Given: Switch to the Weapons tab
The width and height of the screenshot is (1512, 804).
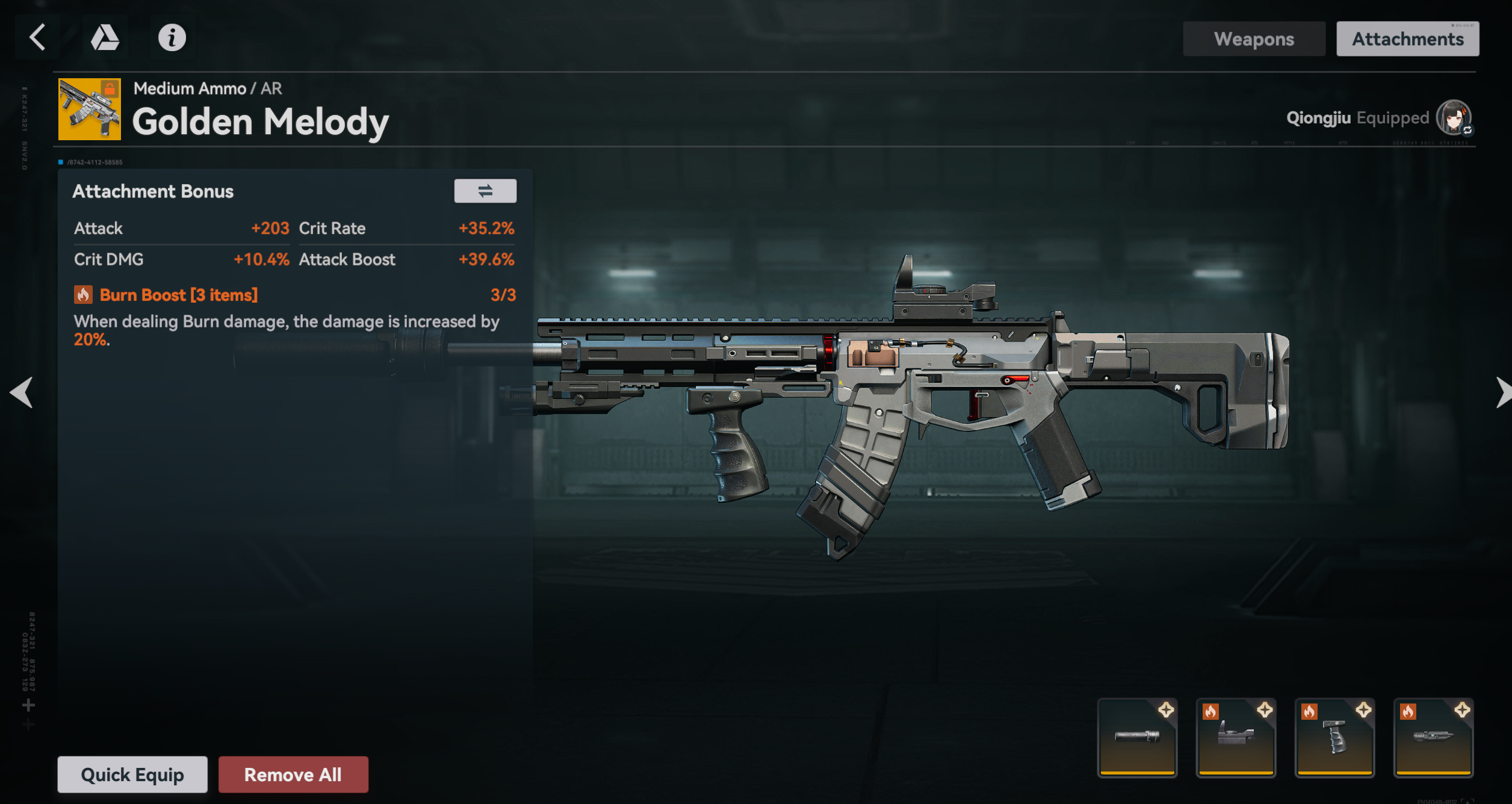Looking at the screenshot, I should coord(1254,39).
